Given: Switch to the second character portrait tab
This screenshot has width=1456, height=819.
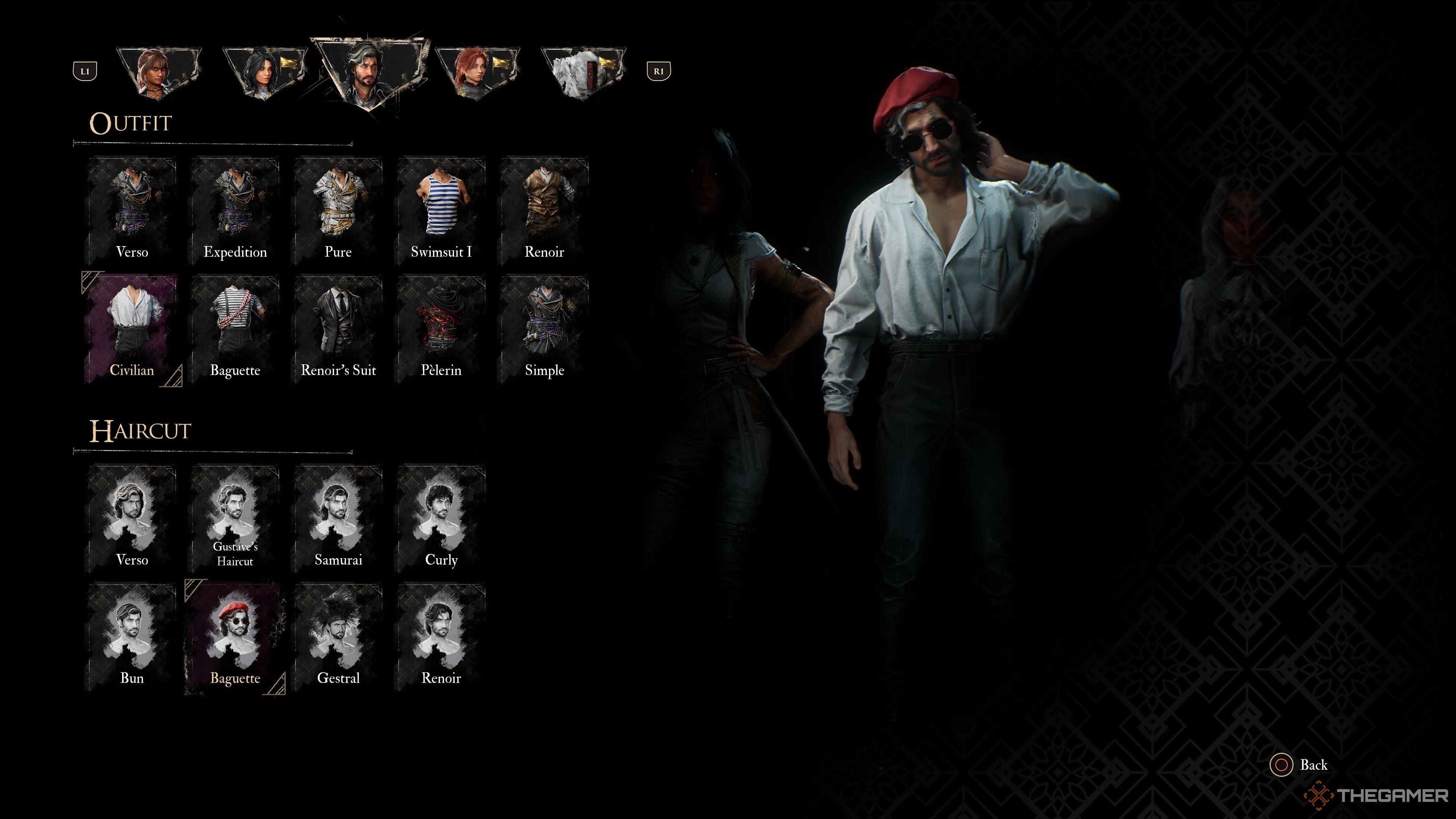Looking at the screenshot, I should point(265,68).
